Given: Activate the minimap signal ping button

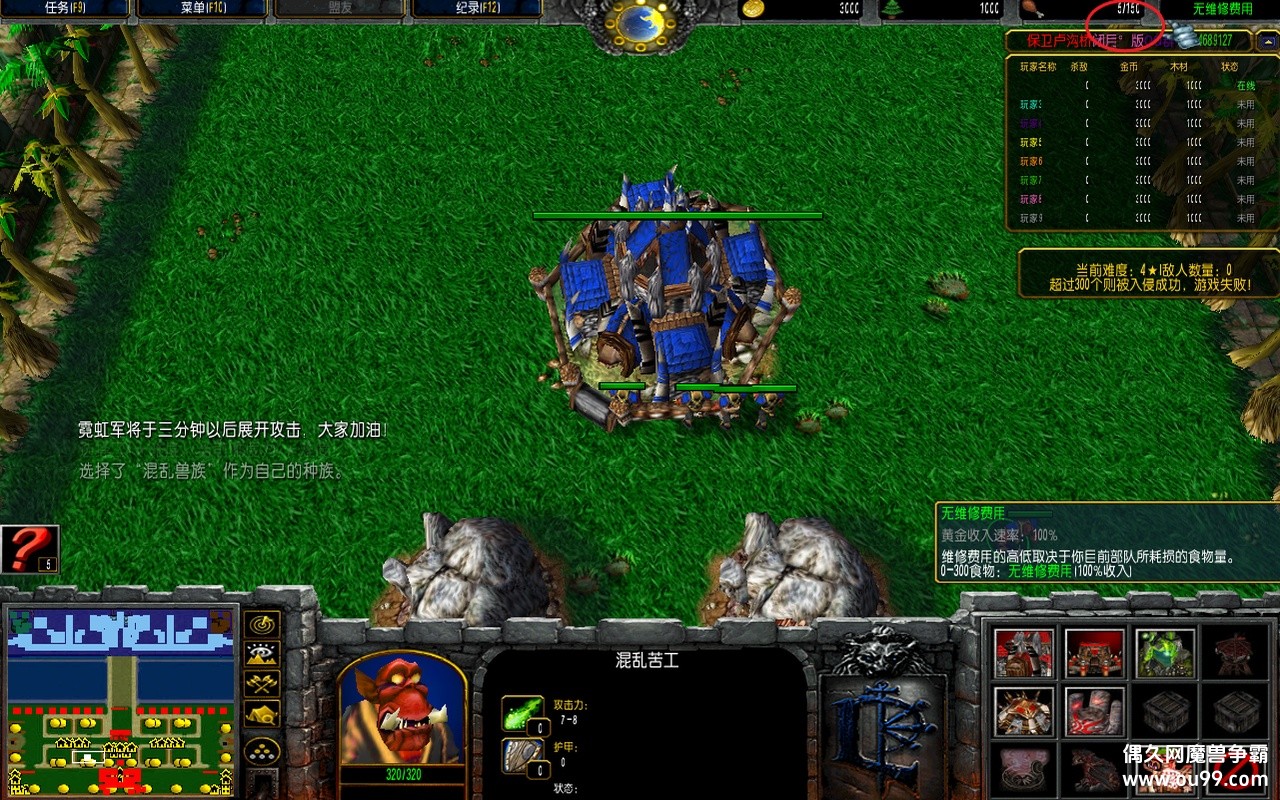Looking at the screenshot, I should point(263,624).
